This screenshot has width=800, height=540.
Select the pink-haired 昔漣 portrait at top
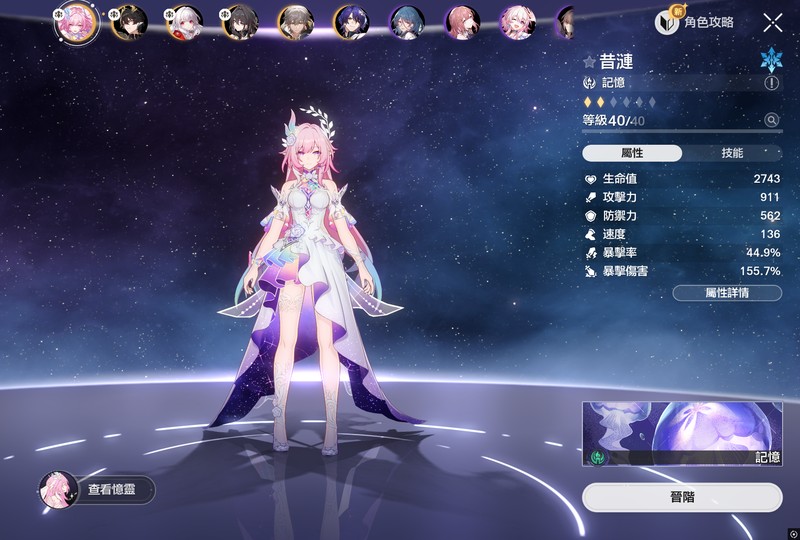pyautogui.click(x=76, y=22)
